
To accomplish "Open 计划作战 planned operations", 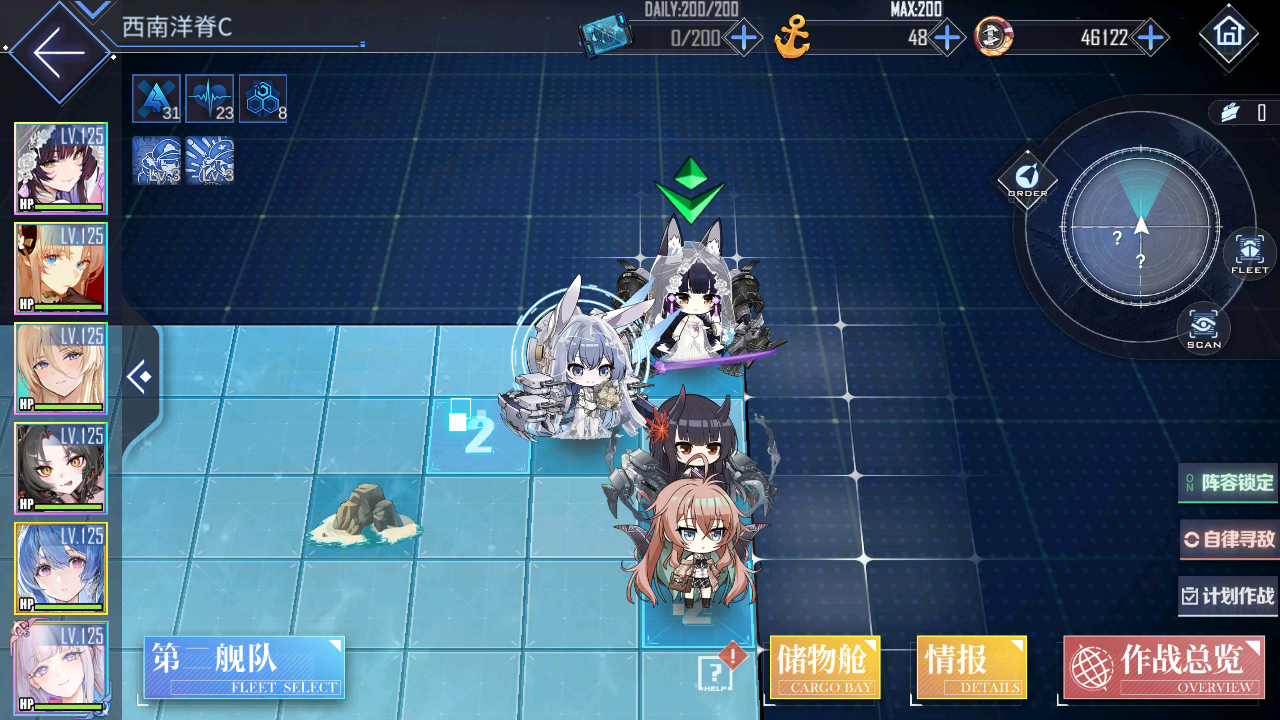I will pos(1229,596).
